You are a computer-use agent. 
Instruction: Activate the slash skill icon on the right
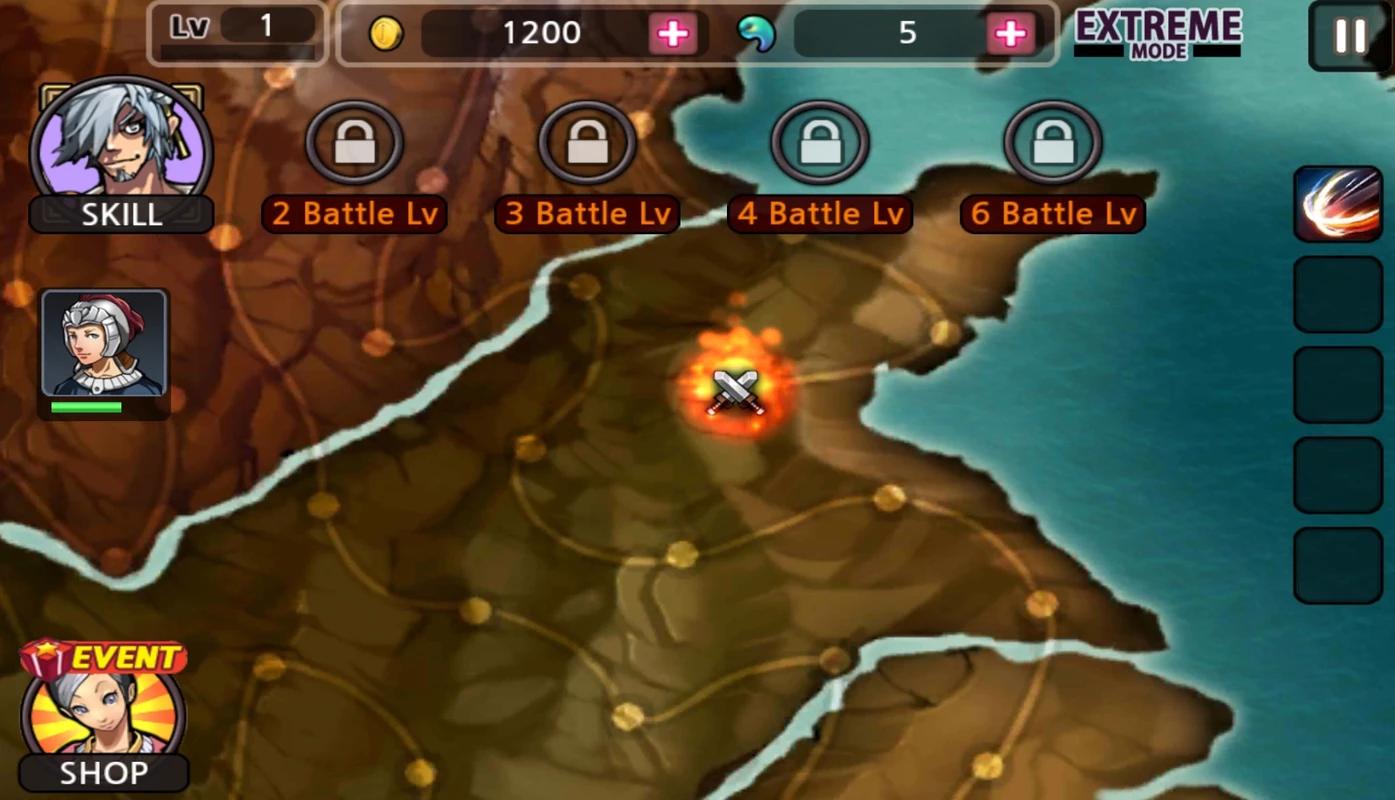tap(1337, 205)
